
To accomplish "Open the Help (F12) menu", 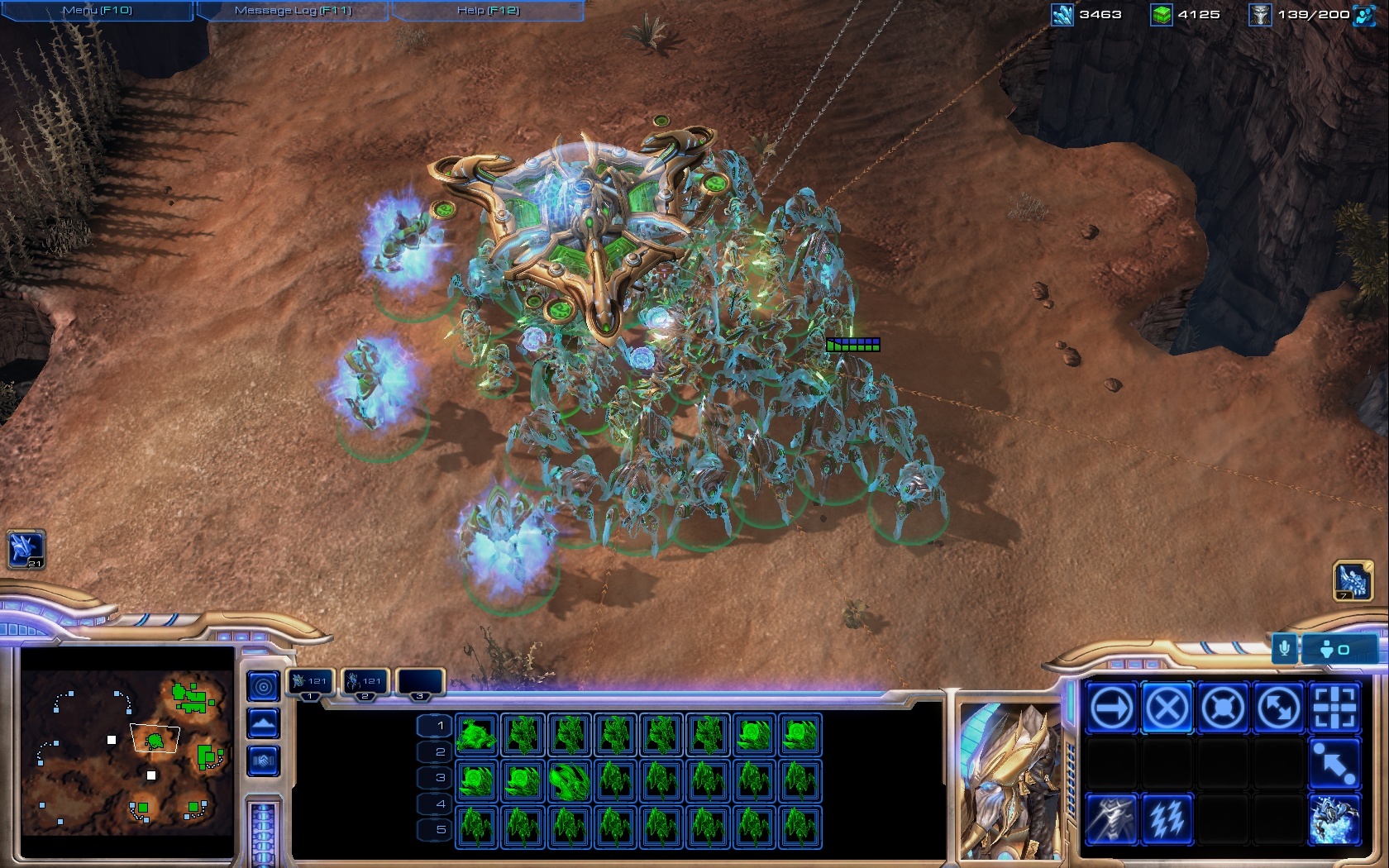I will coord(488,11).
